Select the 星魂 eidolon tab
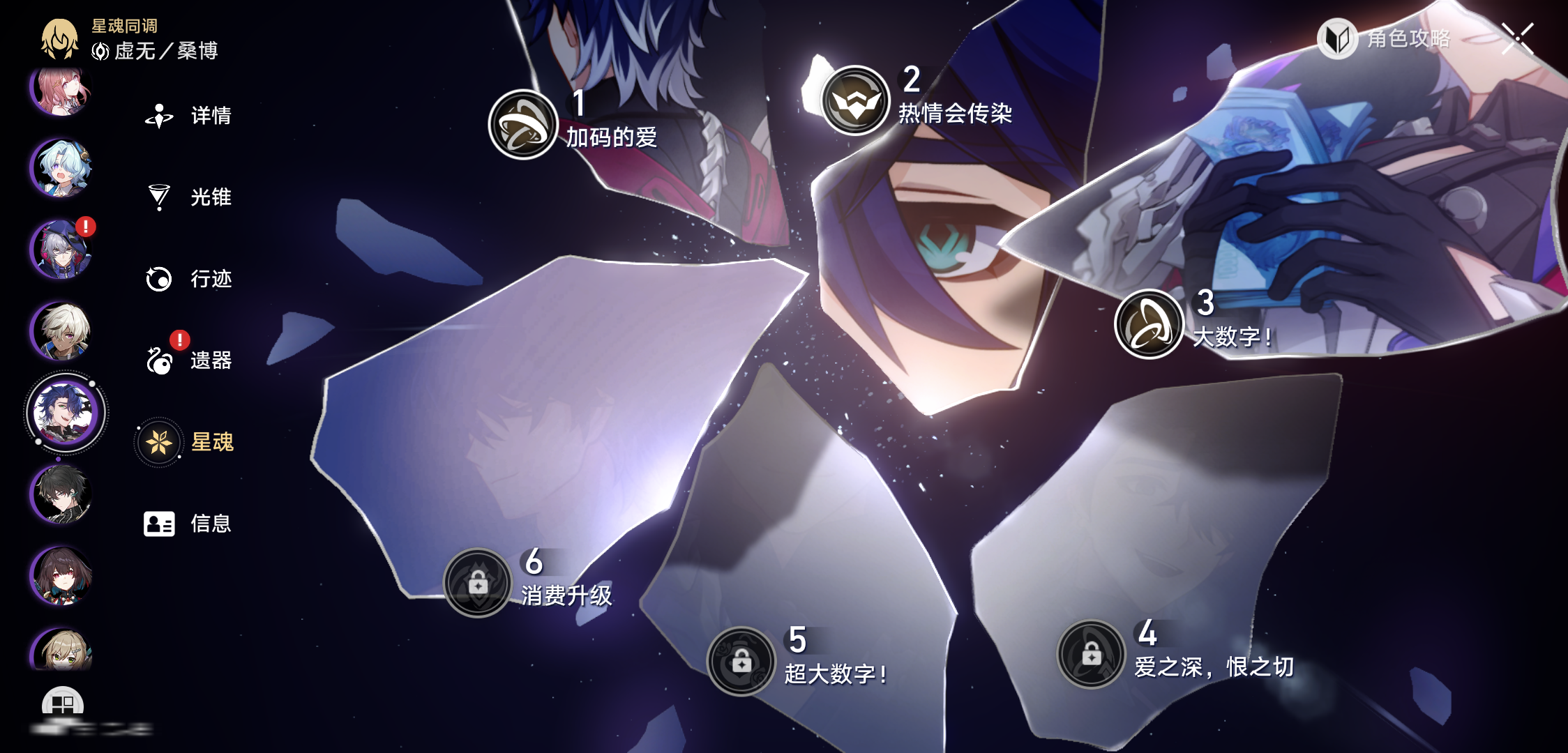This screenshot has width=1568, height=753. click(x=188, y=442)
